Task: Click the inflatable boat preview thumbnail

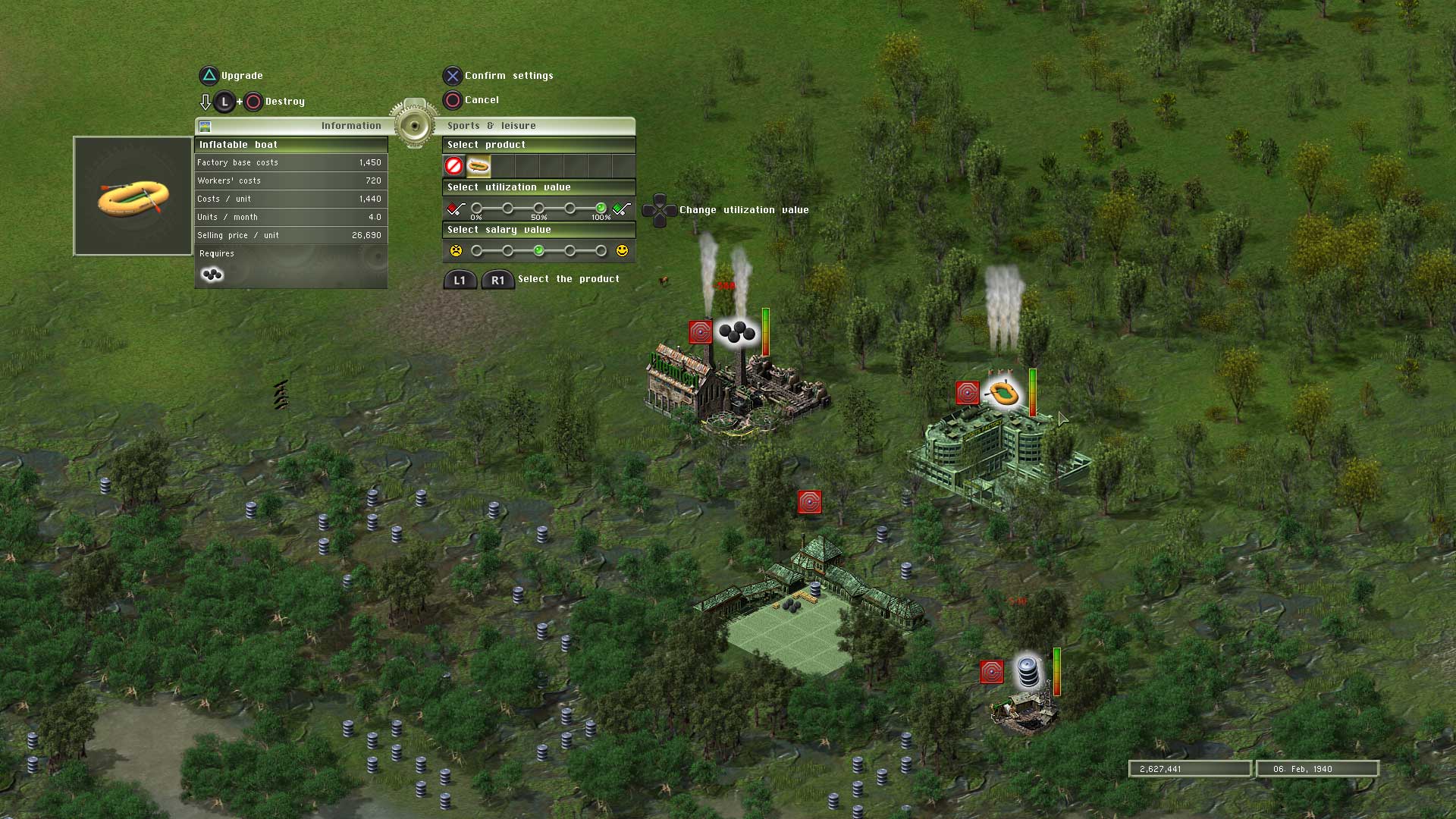Action: click(x=131, y=196)
